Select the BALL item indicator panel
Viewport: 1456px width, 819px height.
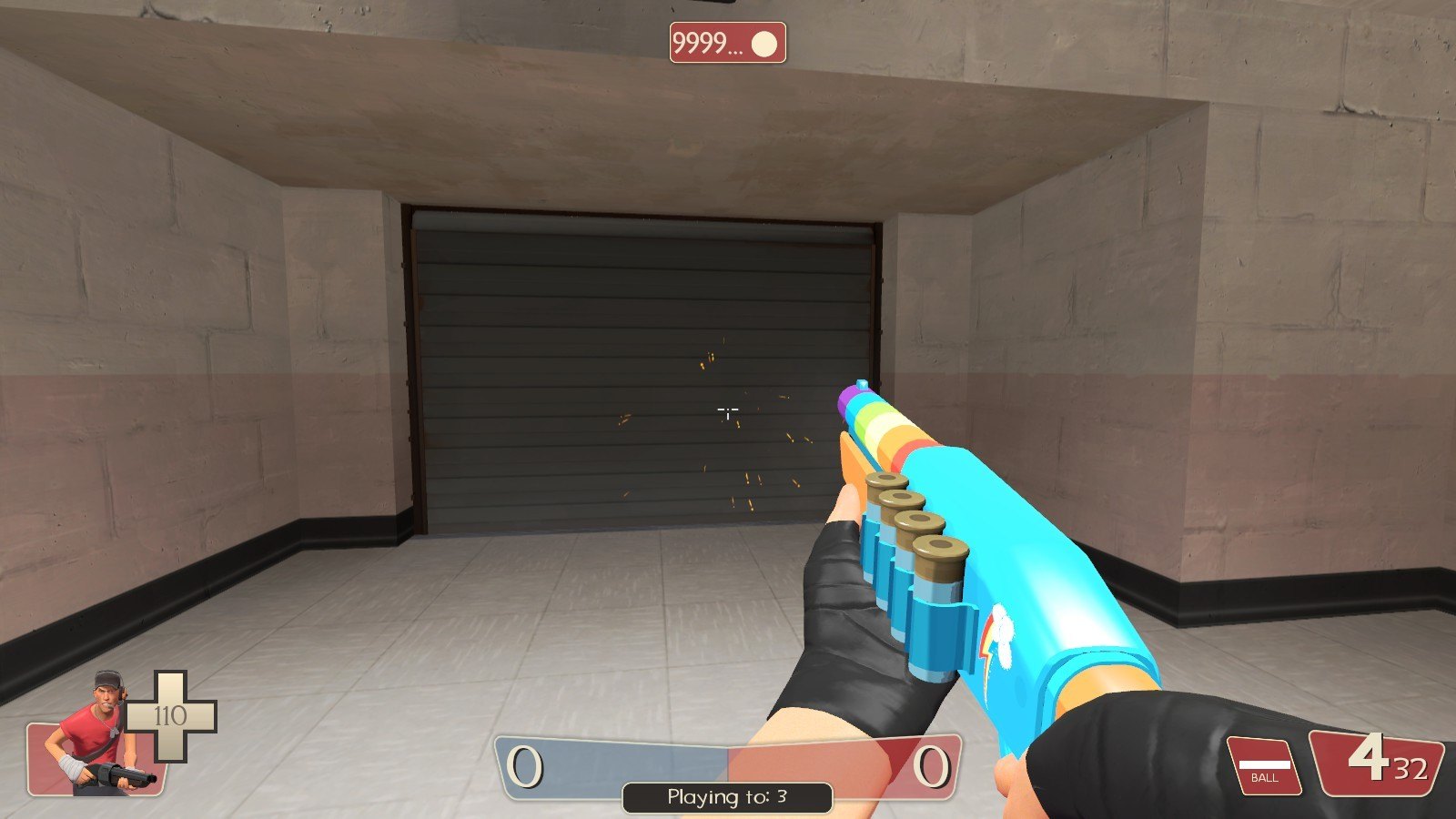1264,764
